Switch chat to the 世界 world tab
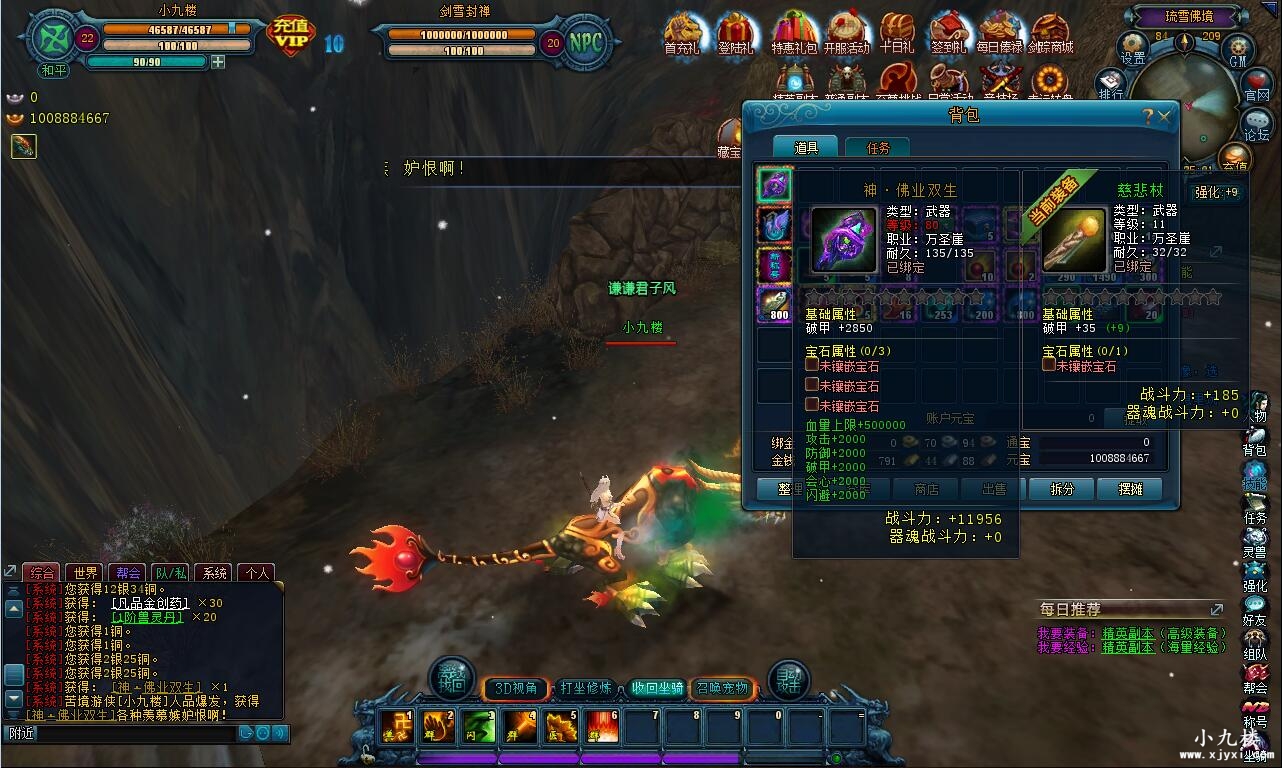Viewport: 1282px width, 768px height. pos(86,573)
